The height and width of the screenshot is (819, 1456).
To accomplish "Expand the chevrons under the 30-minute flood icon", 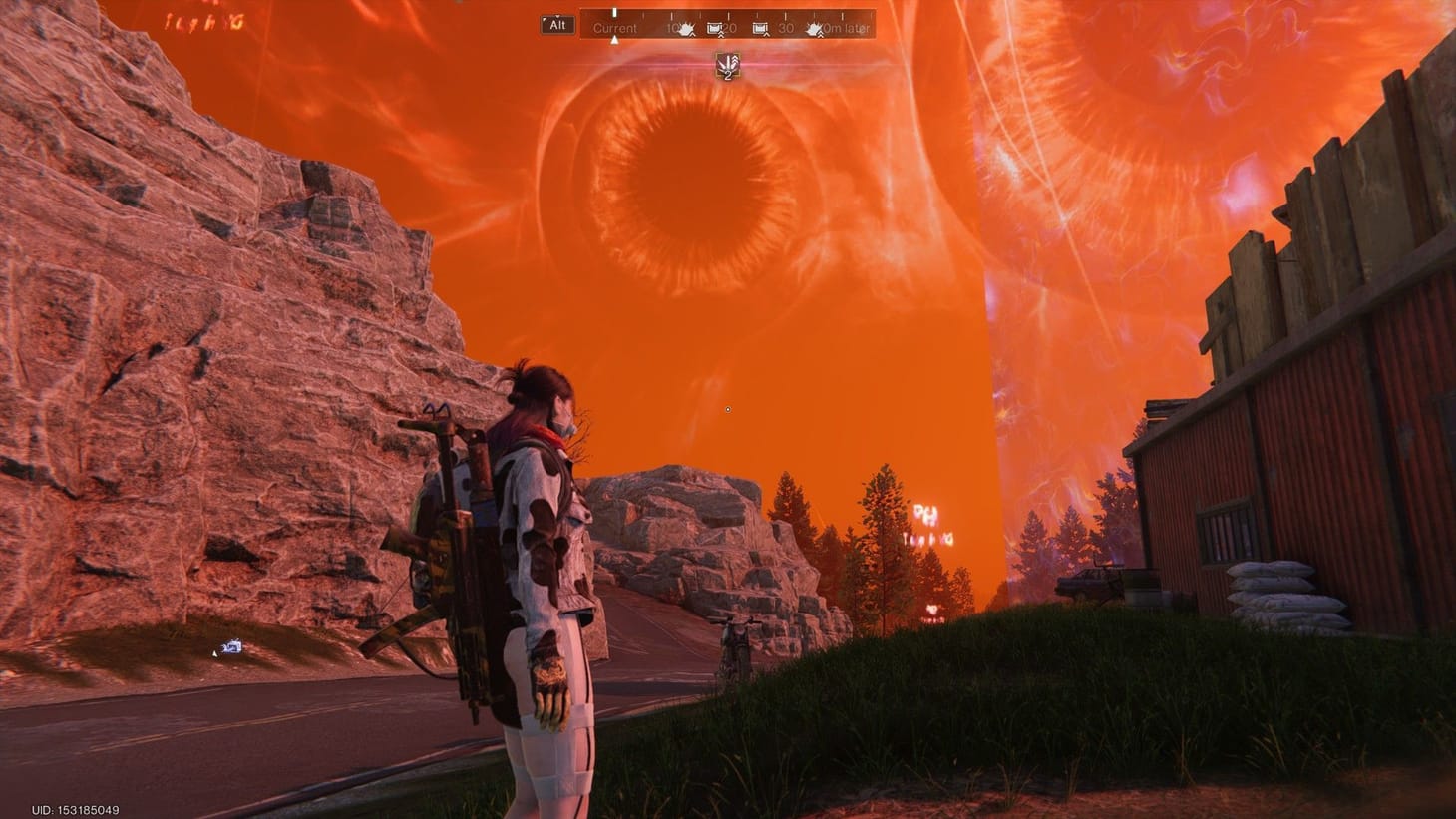I will pyautogui.click(x=765, y=36).
